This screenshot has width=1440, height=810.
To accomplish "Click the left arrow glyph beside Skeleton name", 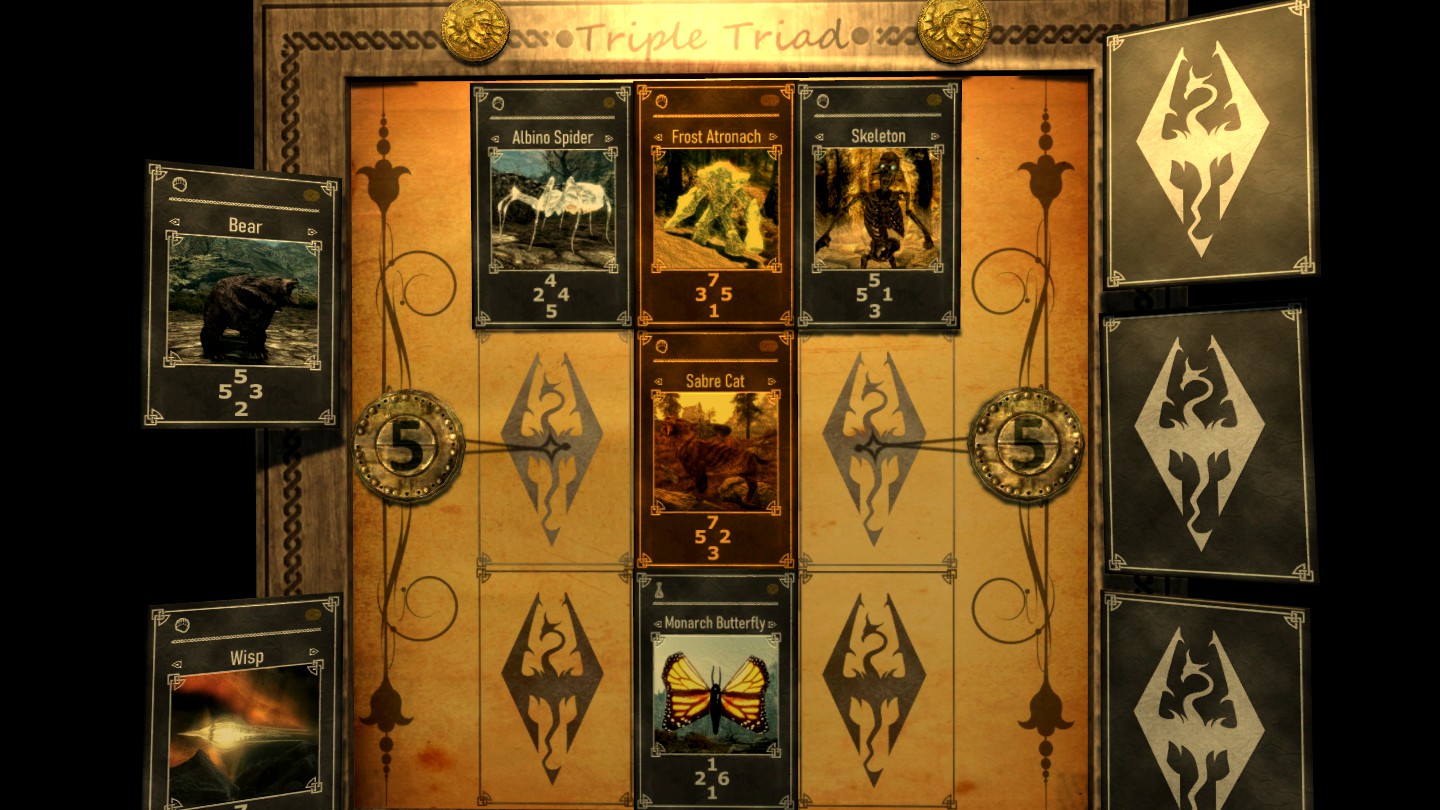I will pos(820,134).
